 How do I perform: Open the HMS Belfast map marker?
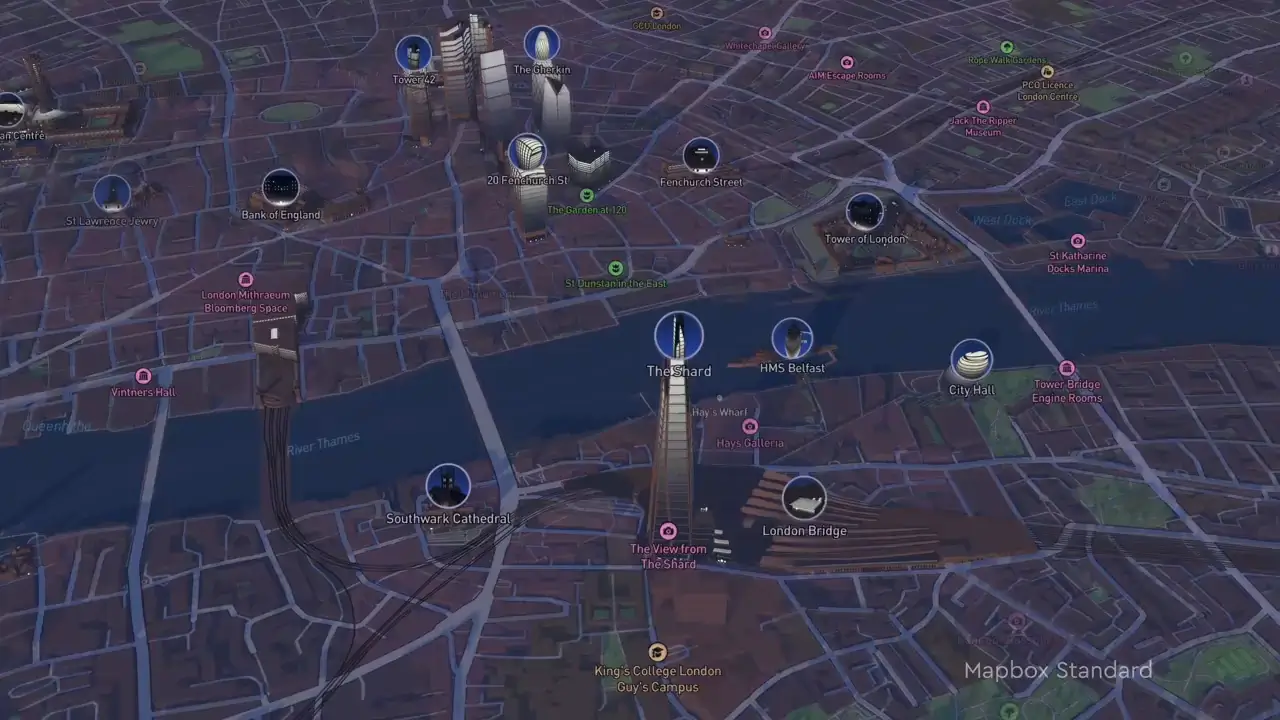[792, 340]
